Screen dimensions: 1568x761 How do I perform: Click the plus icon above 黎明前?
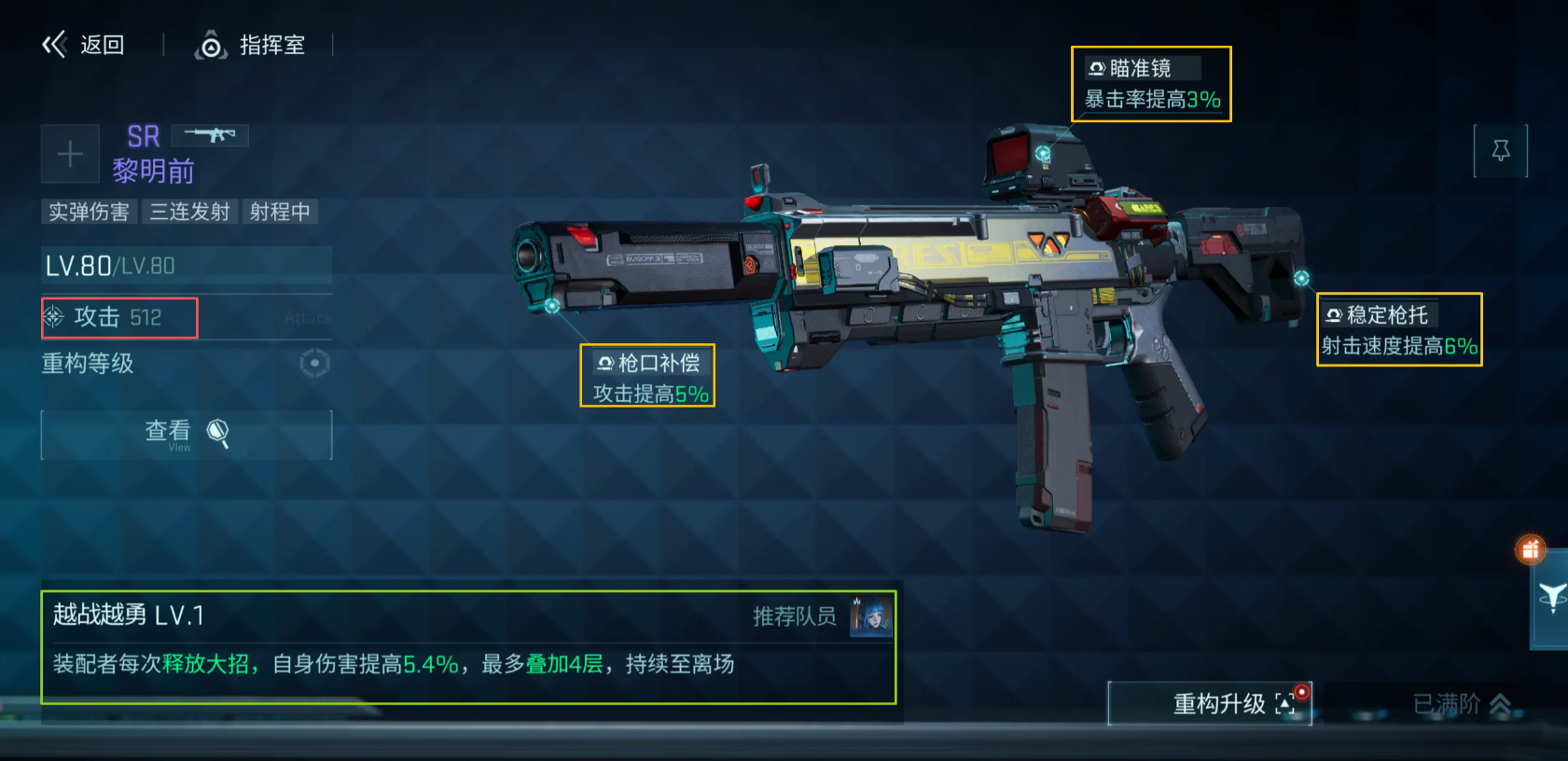tap(70, 153)
